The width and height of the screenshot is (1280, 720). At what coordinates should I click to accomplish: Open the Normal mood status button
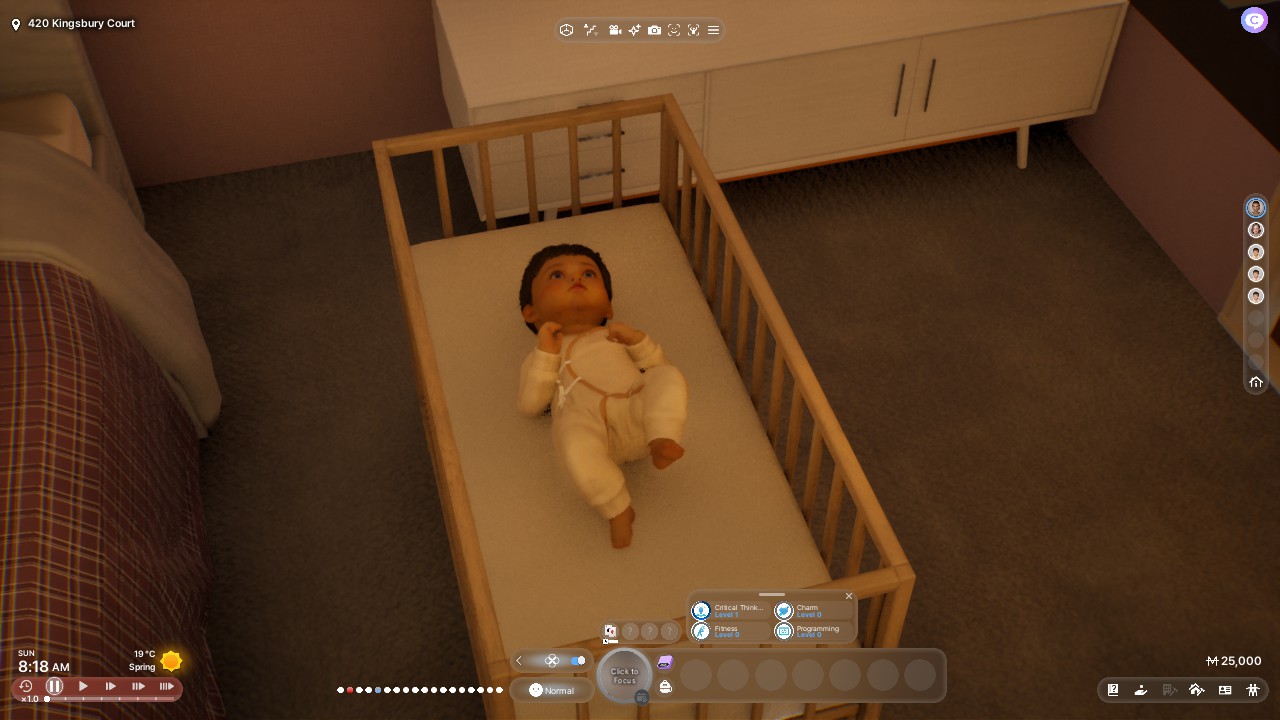tap(552, 690)
